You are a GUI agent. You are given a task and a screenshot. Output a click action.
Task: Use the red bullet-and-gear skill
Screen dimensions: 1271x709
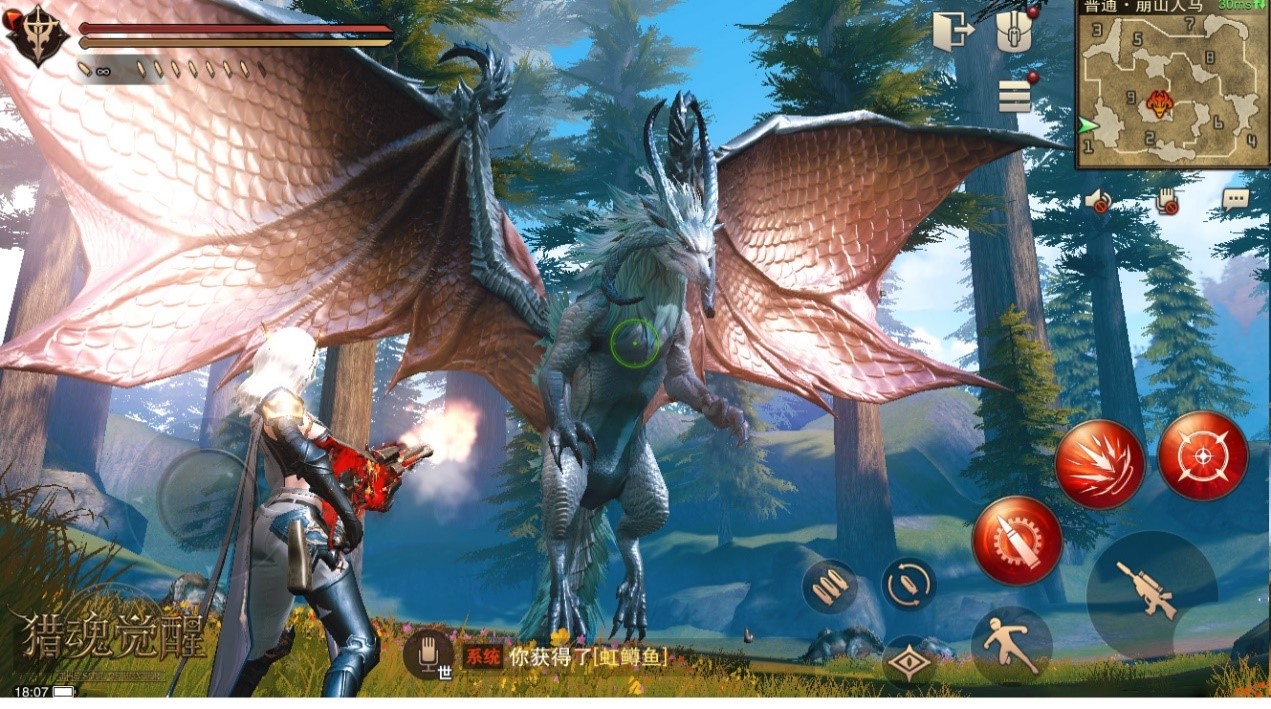(1017, 541)
